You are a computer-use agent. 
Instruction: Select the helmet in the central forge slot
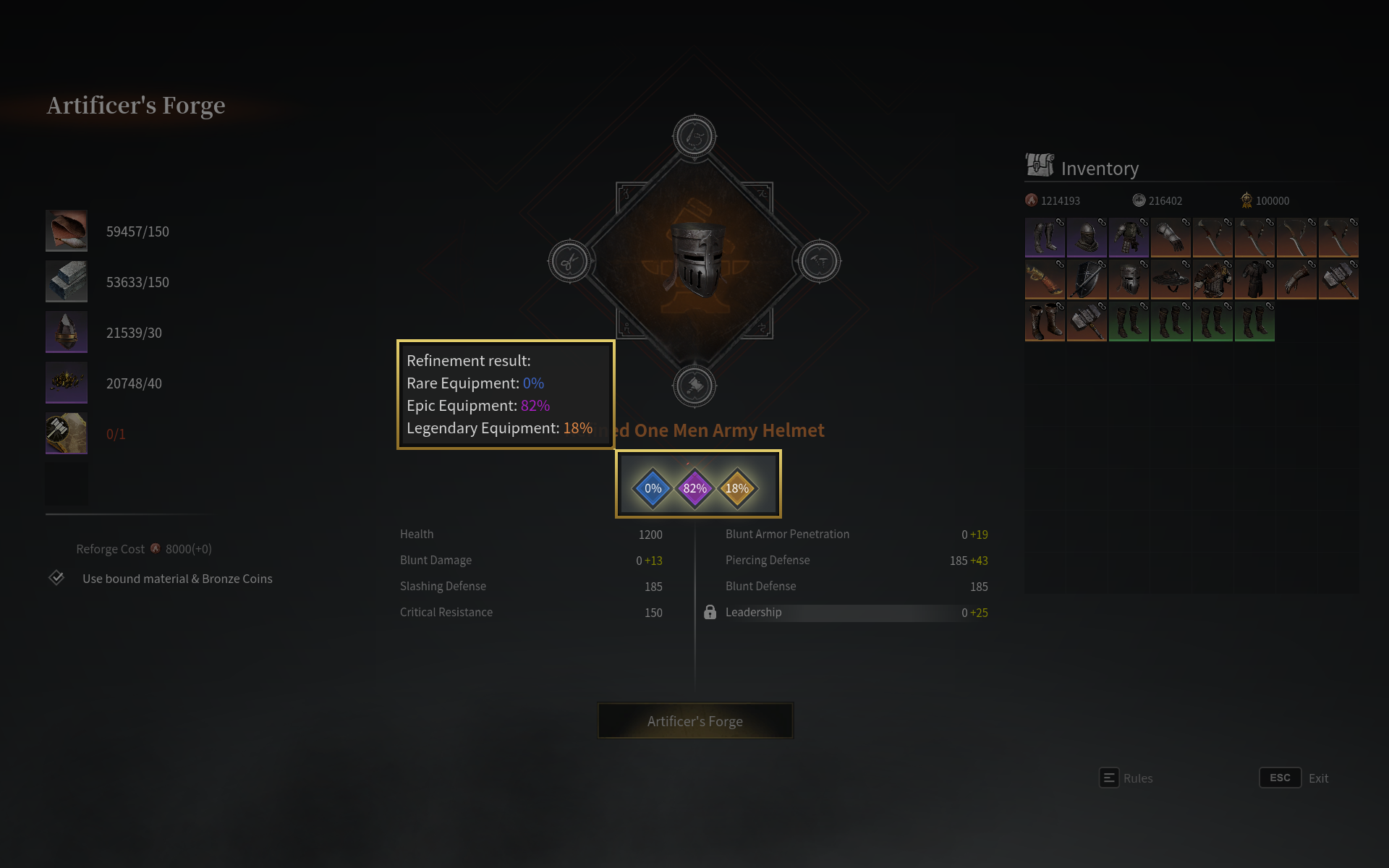(694, 260)
